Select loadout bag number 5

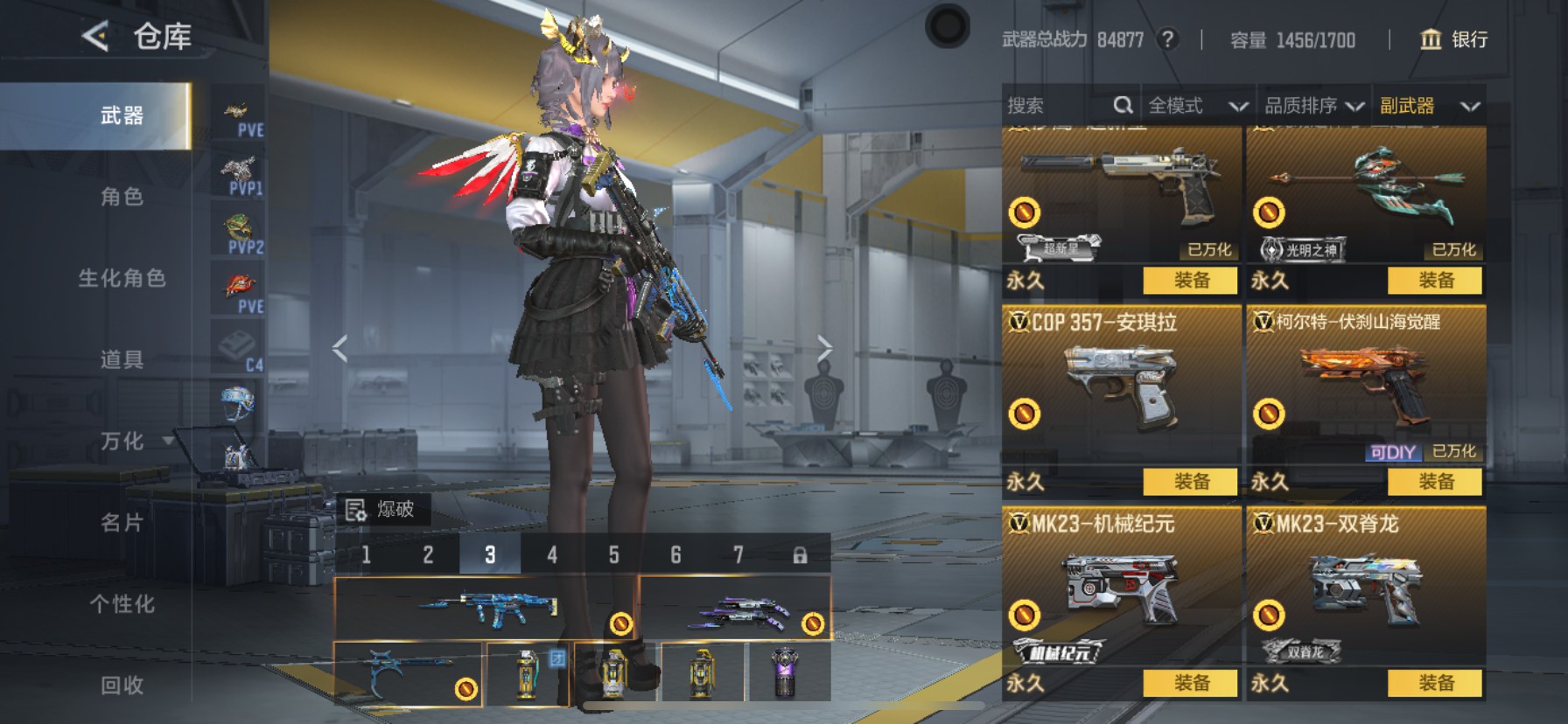pos(613,554)
